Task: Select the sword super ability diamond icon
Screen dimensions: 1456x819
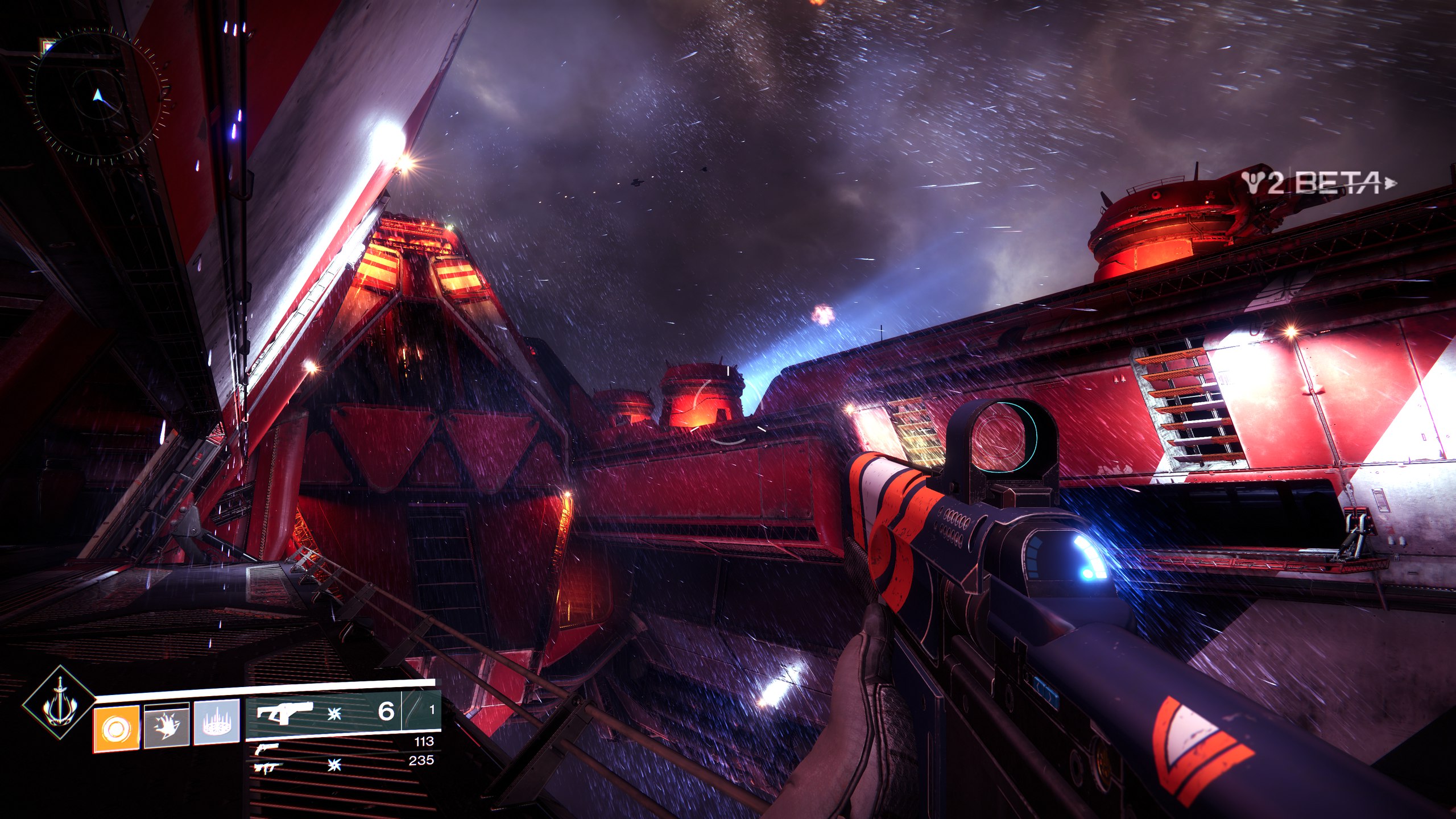Action: tap(59, 704)
